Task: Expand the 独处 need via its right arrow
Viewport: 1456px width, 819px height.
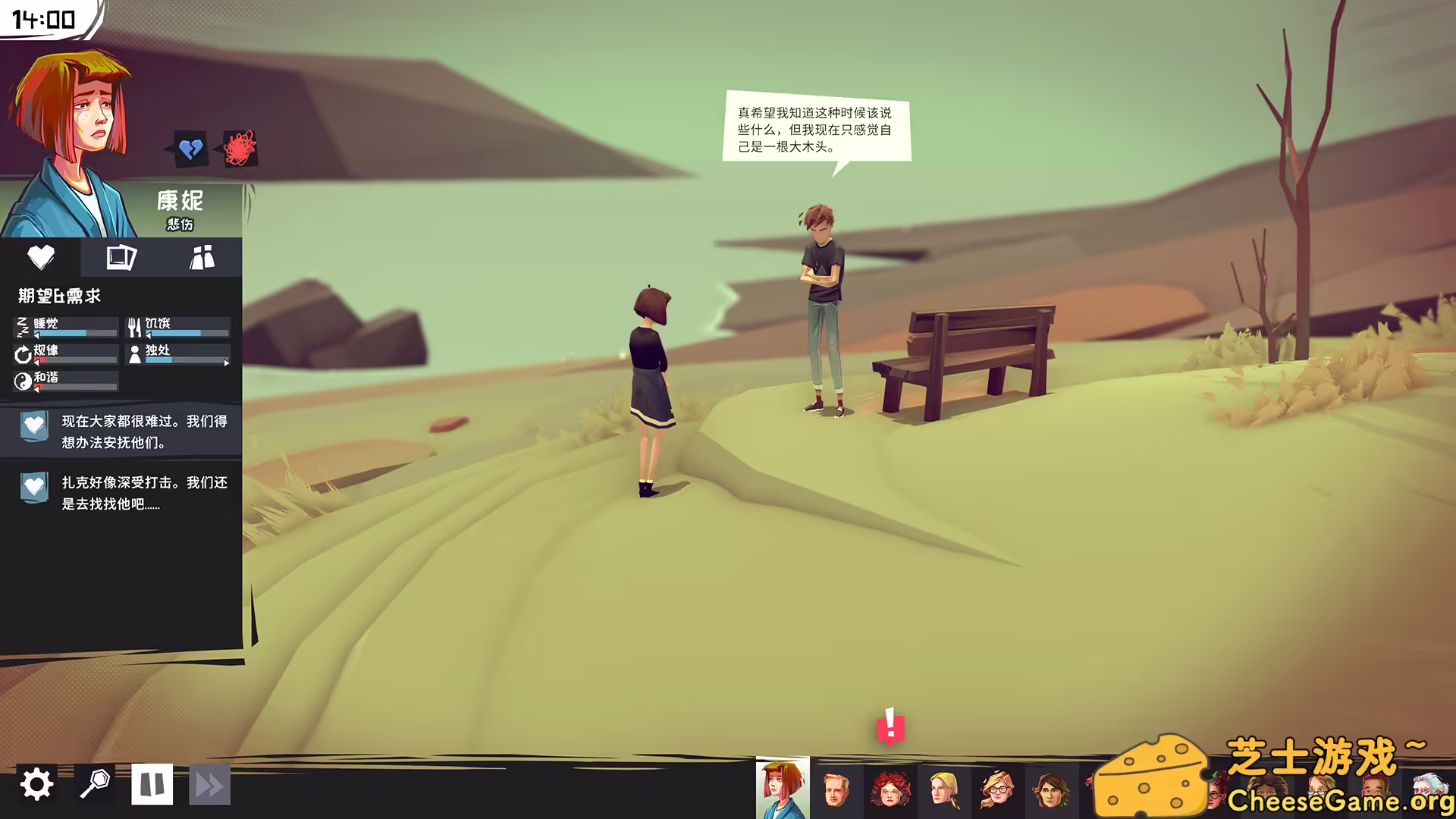Action: coord(227,363)
